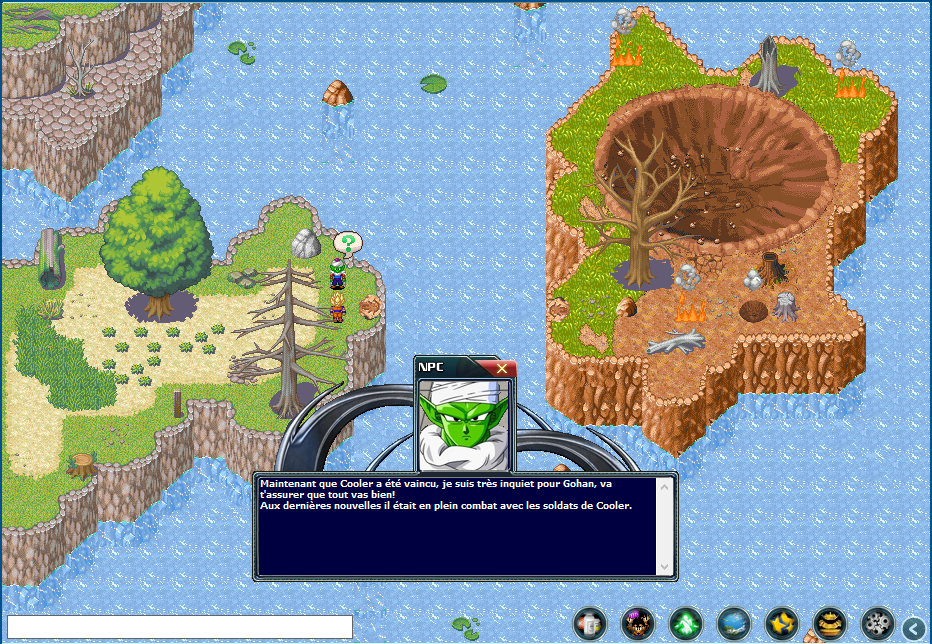Open the gears settings icon
This screenshot has width=932, height=644.
(x=877, y=624)
